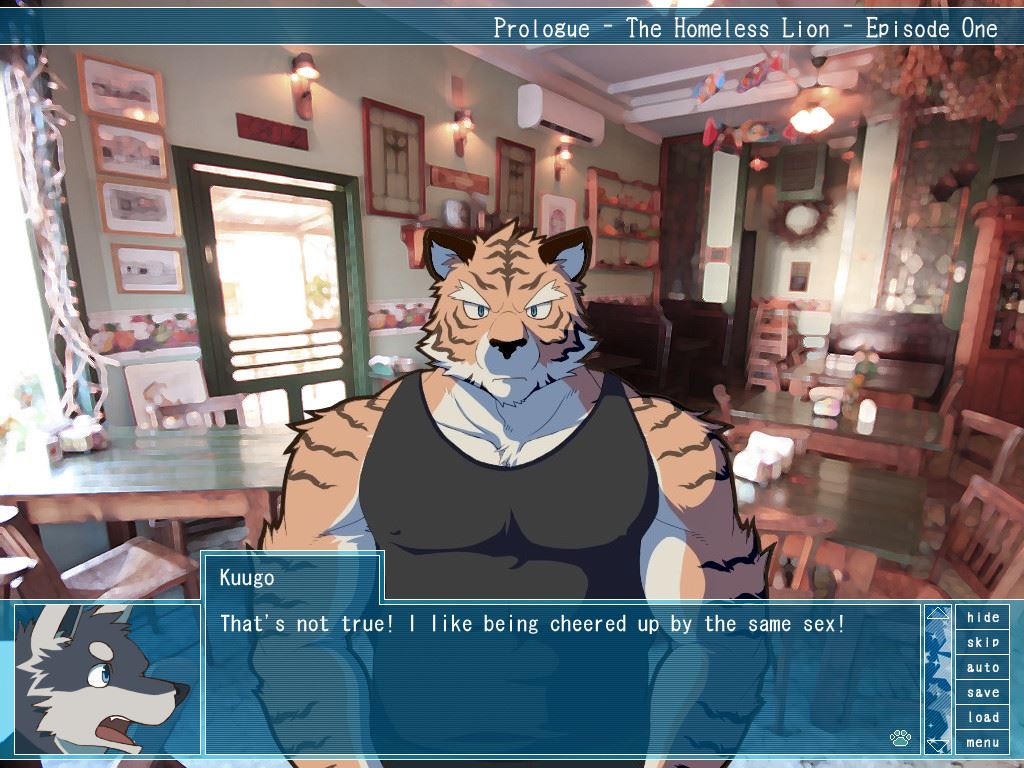Click the paw icon to continue dialogue
Screen dimensions: 1024x768
900,739
